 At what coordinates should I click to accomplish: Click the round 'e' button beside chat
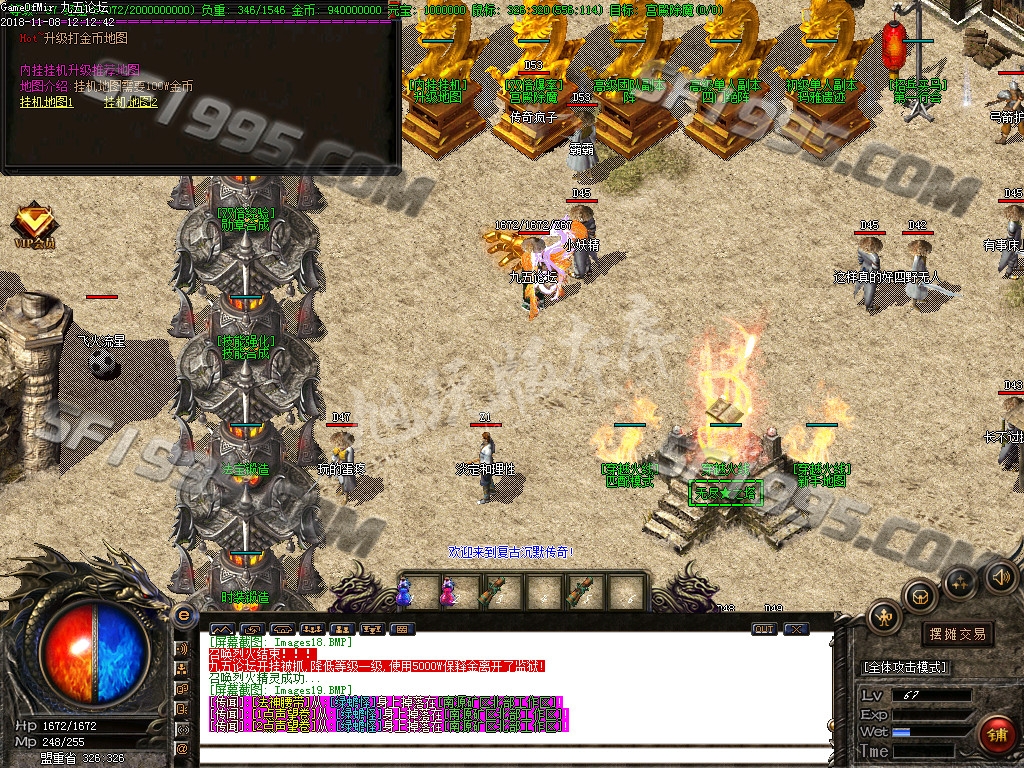[183, 614]
